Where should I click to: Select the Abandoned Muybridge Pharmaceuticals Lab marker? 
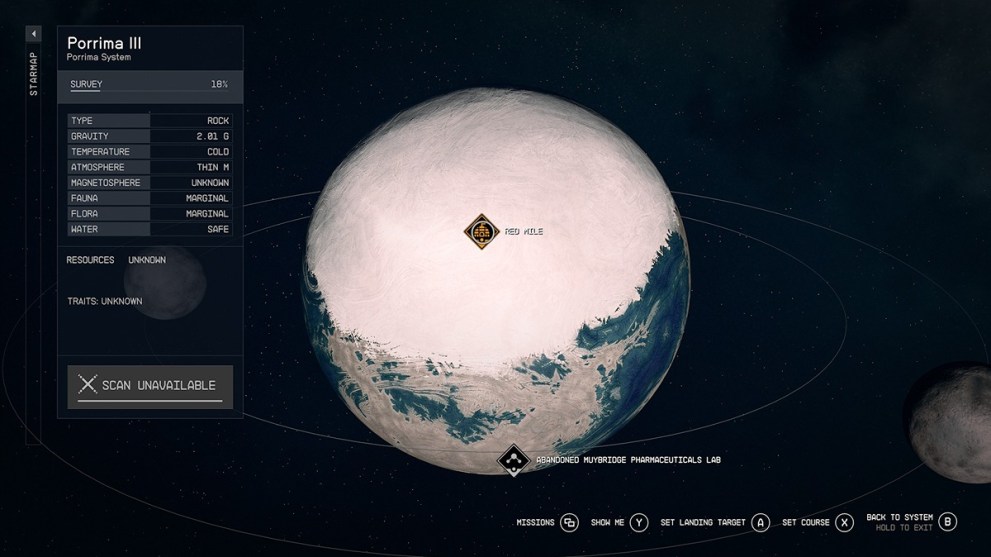point(514,460)
